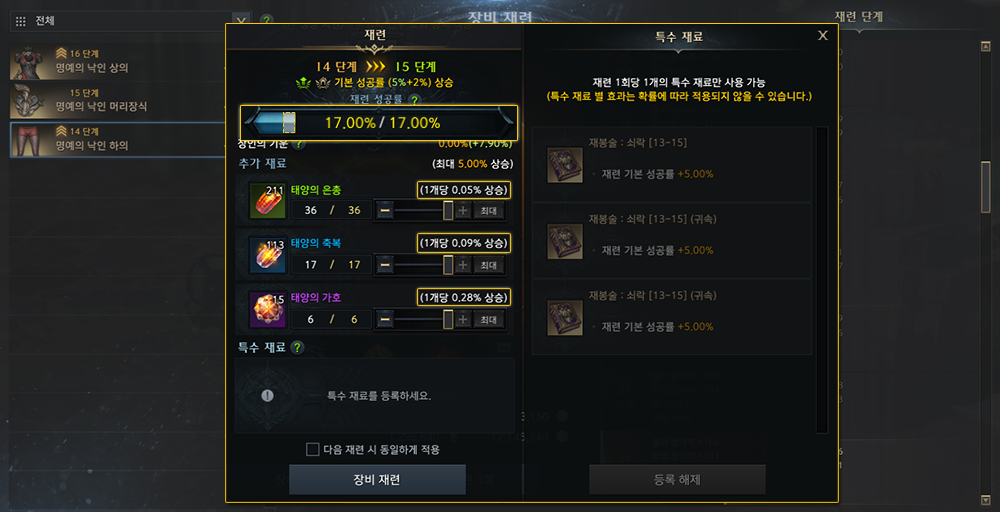
Task: Click the 태양의 축복 slider handle
Action: [x=448, y=265]
